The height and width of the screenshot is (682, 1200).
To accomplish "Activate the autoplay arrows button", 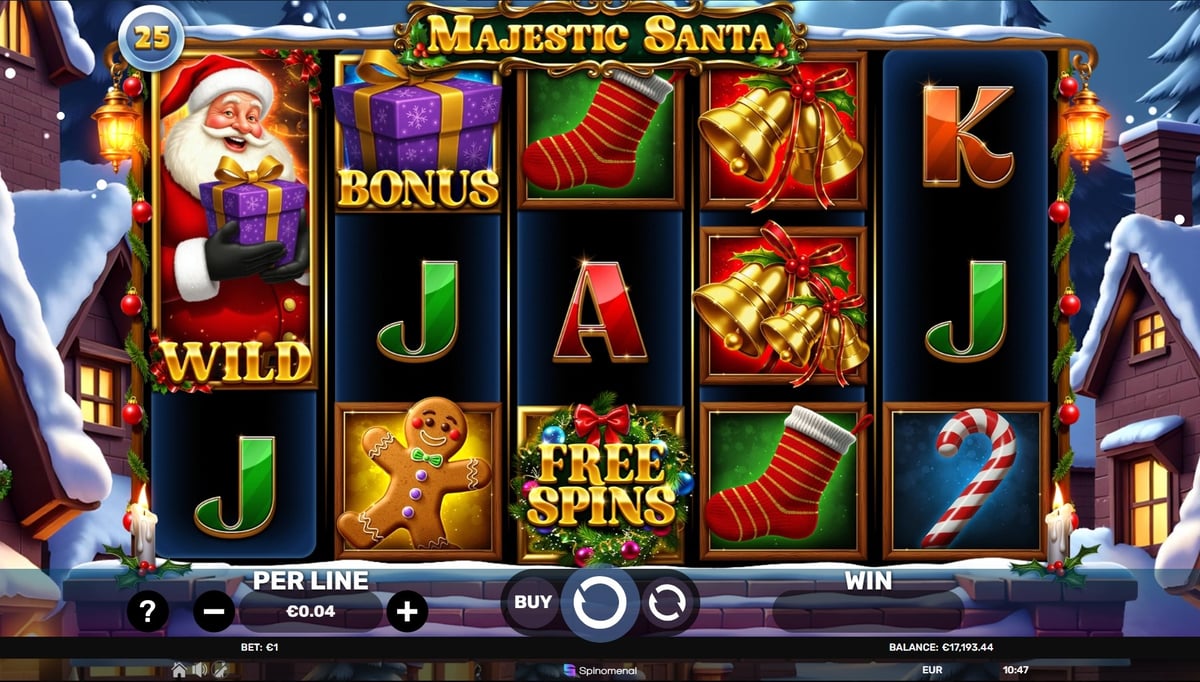I will click(667, 603).
